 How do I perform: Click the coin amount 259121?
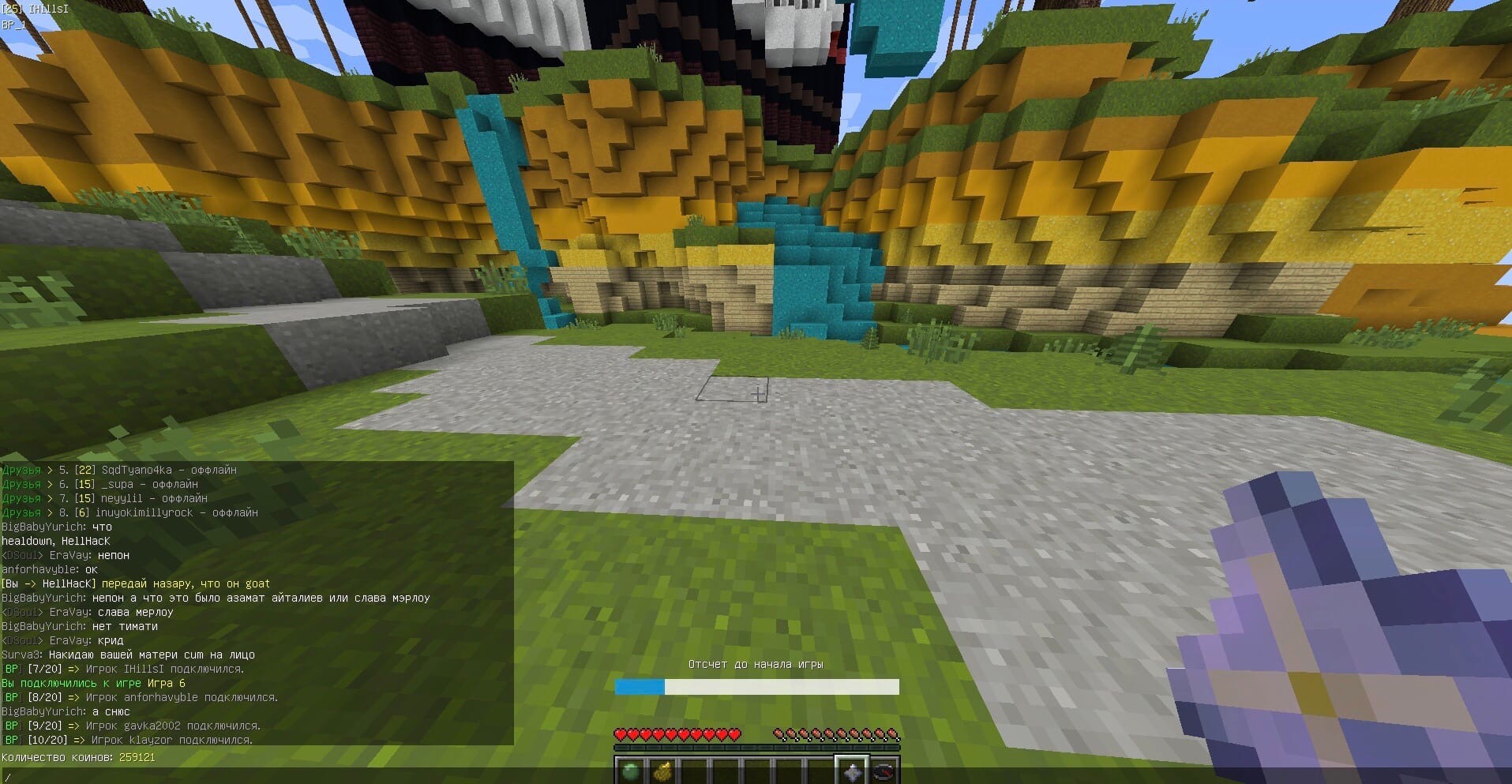click(136, 756)
